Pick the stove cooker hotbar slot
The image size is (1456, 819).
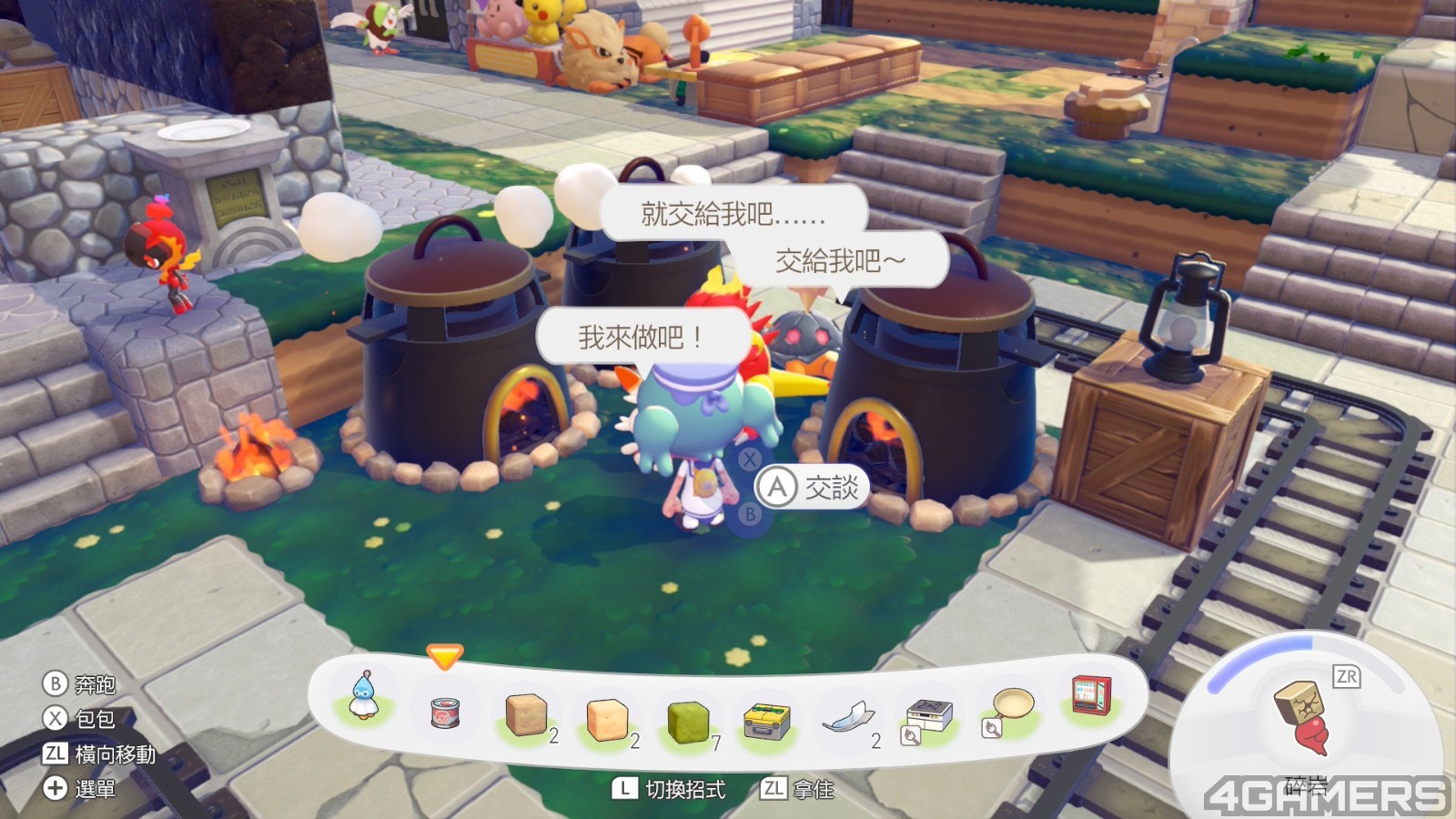point(928,717)
